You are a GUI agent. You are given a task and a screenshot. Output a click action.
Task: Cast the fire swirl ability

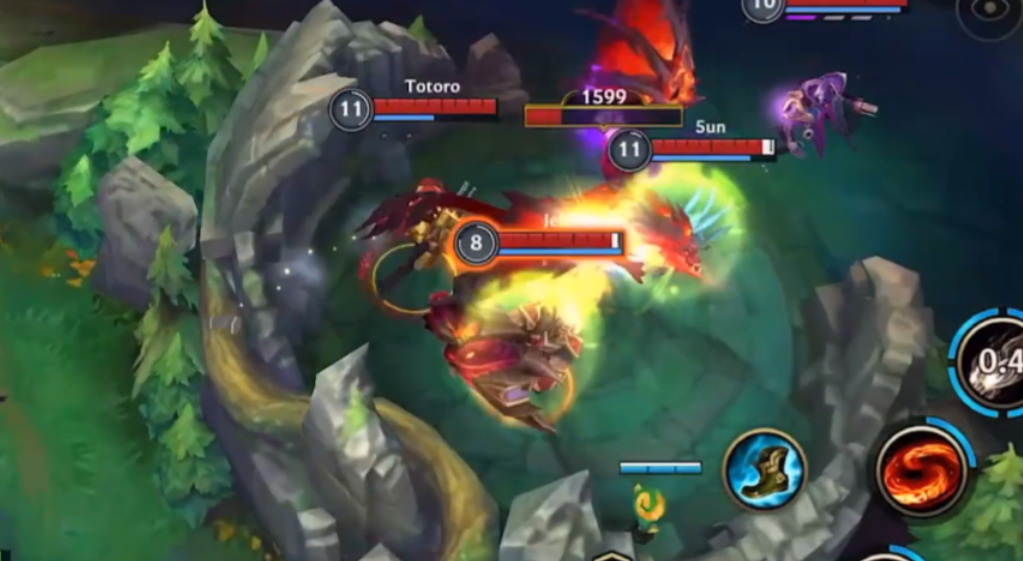tap(918, 470)
